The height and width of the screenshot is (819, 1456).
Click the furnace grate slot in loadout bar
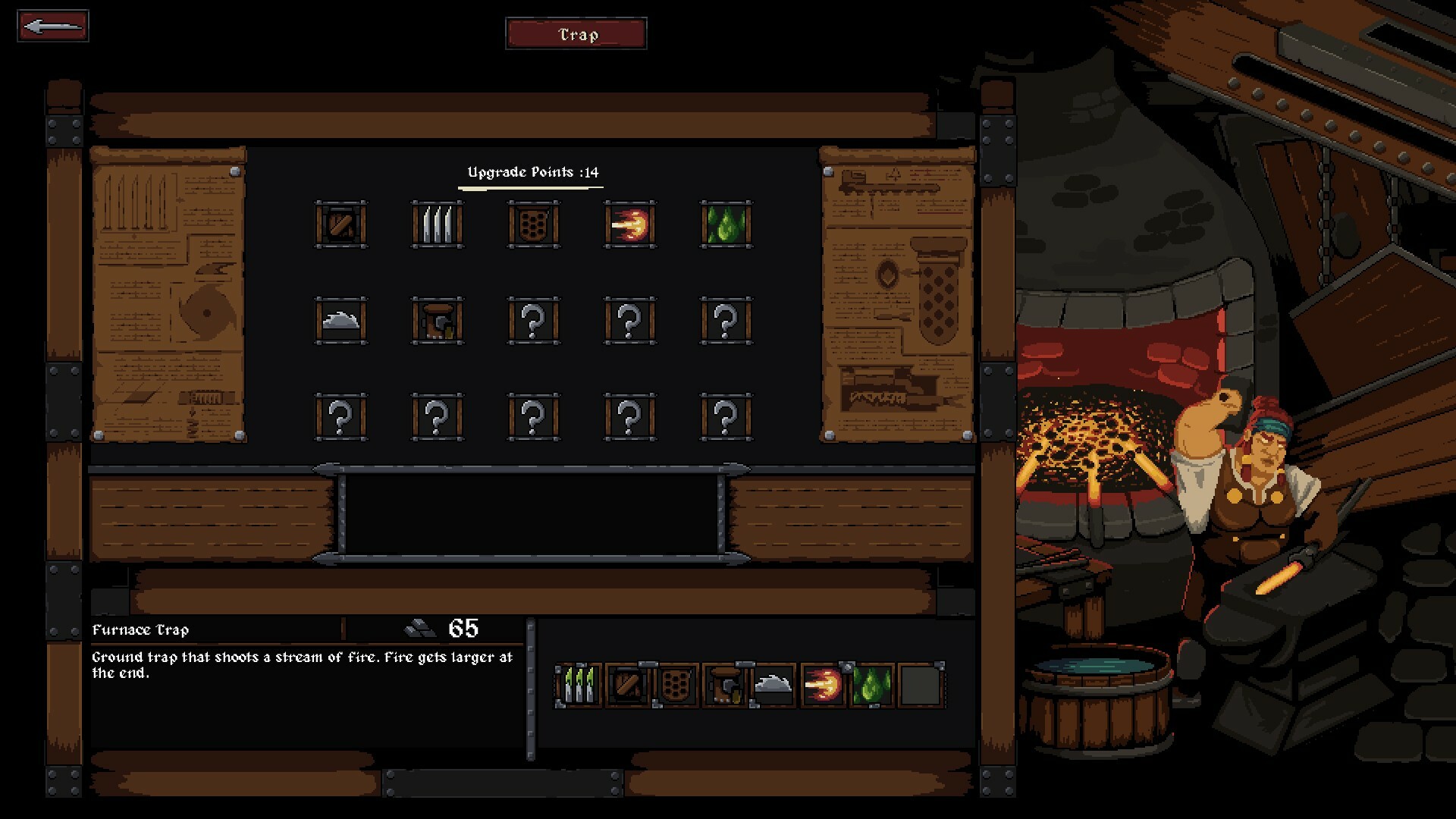pos(676,686)
